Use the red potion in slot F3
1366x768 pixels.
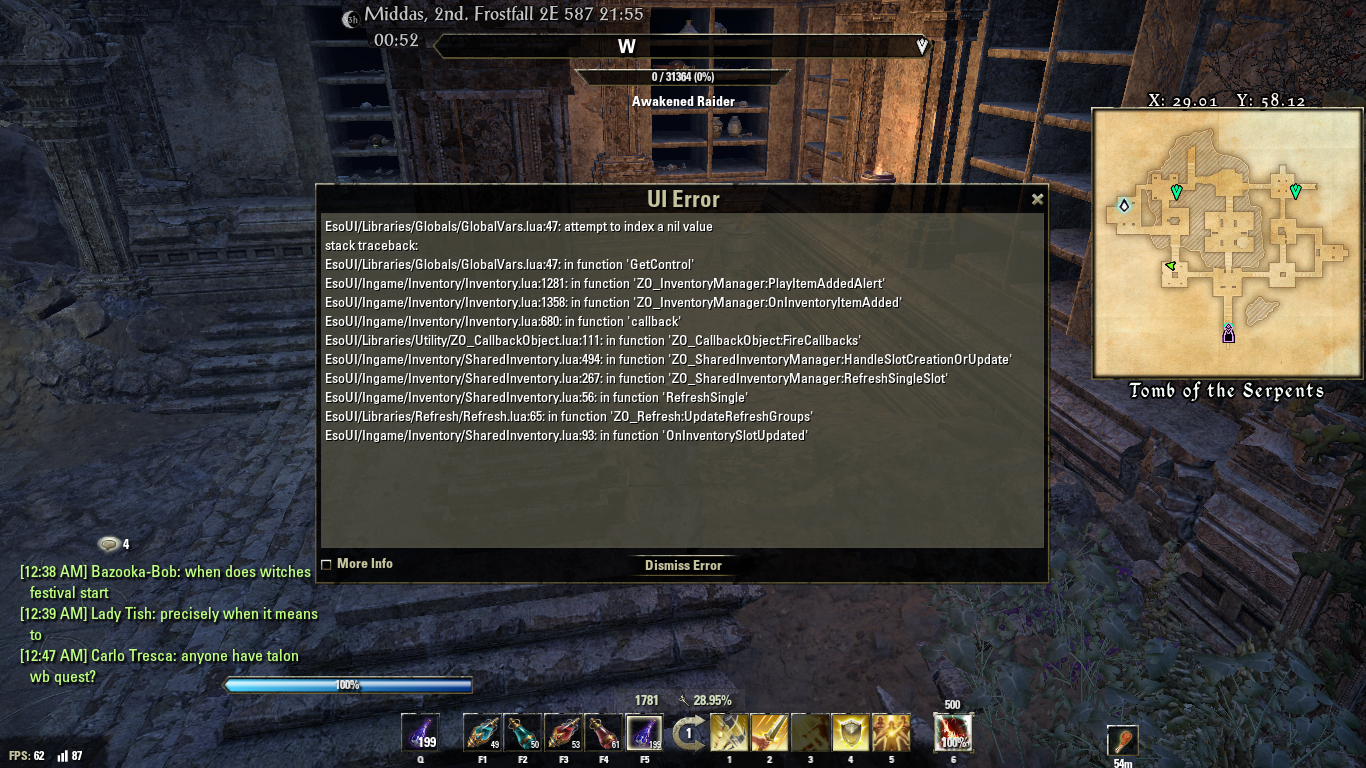(x=562, y=734)
